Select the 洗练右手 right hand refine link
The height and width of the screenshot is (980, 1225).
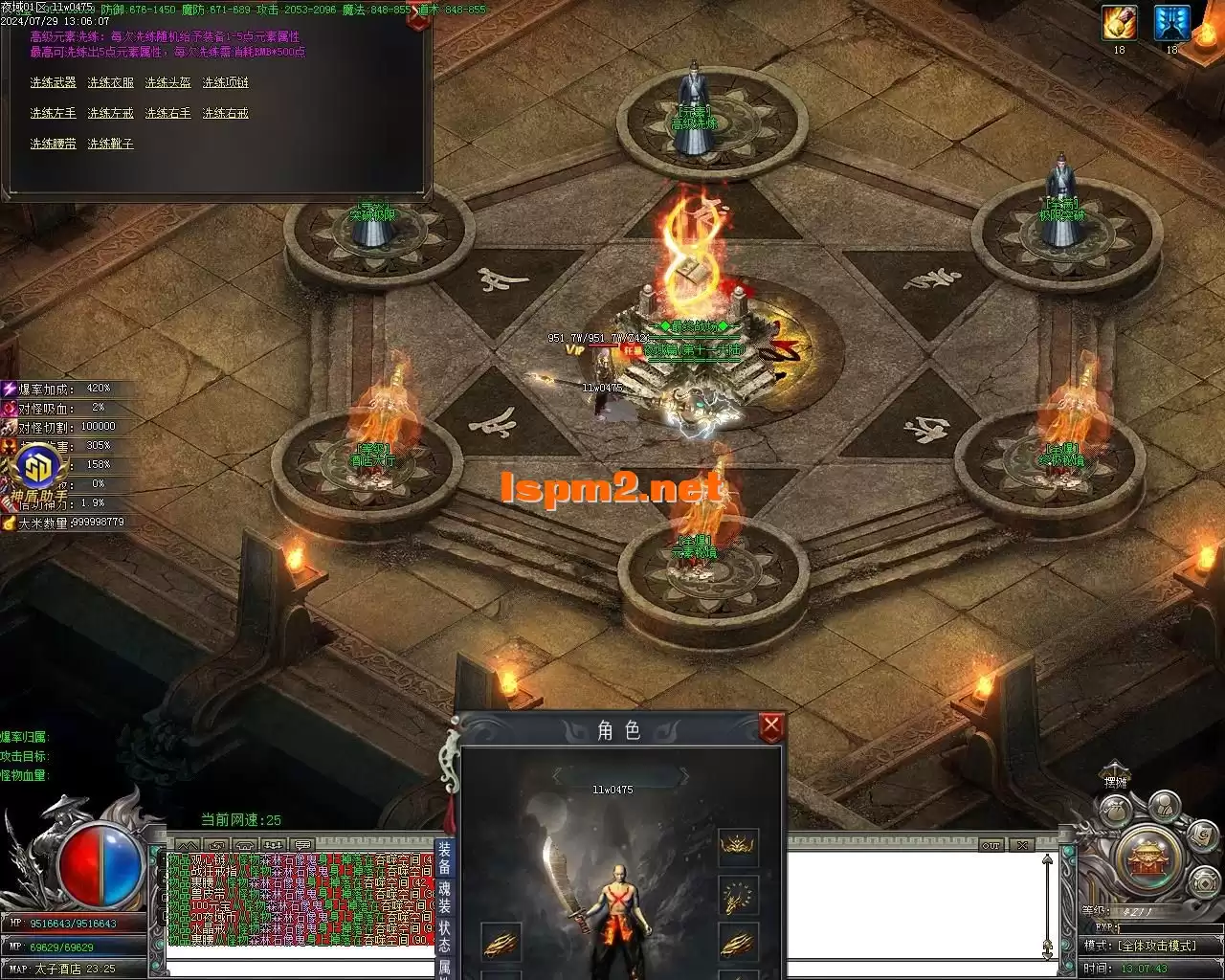[x=167, y=114]
